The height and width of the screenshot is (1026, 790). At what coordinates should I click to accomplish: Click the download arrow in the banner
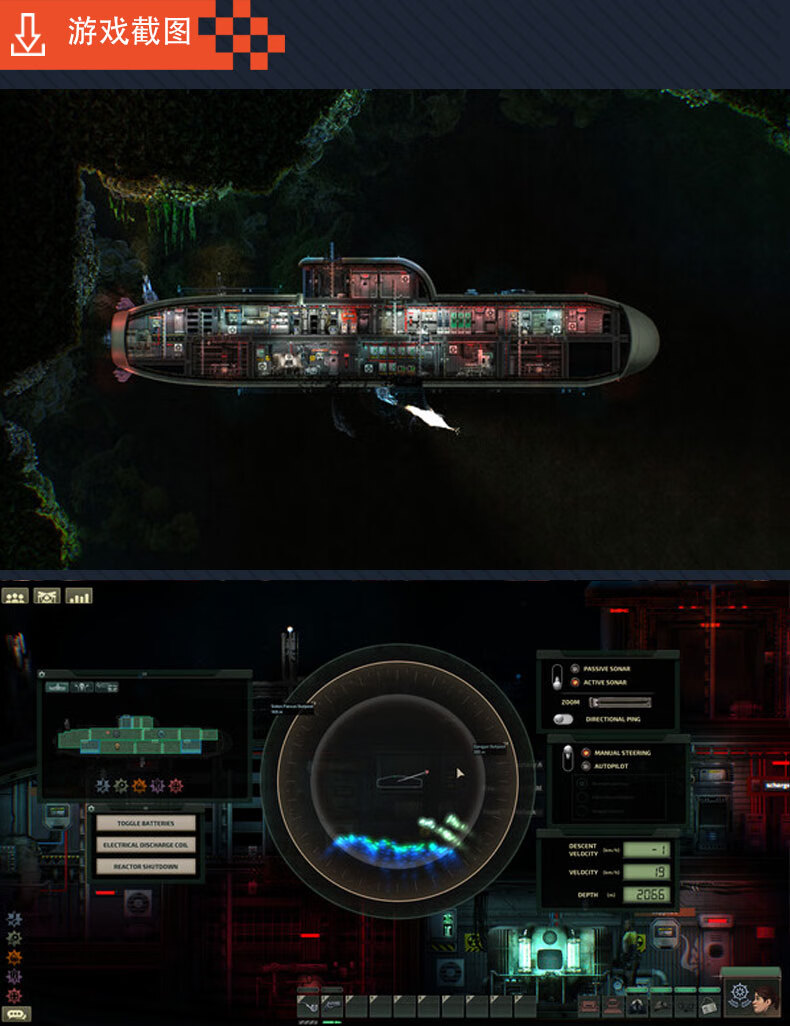point(28,35)
